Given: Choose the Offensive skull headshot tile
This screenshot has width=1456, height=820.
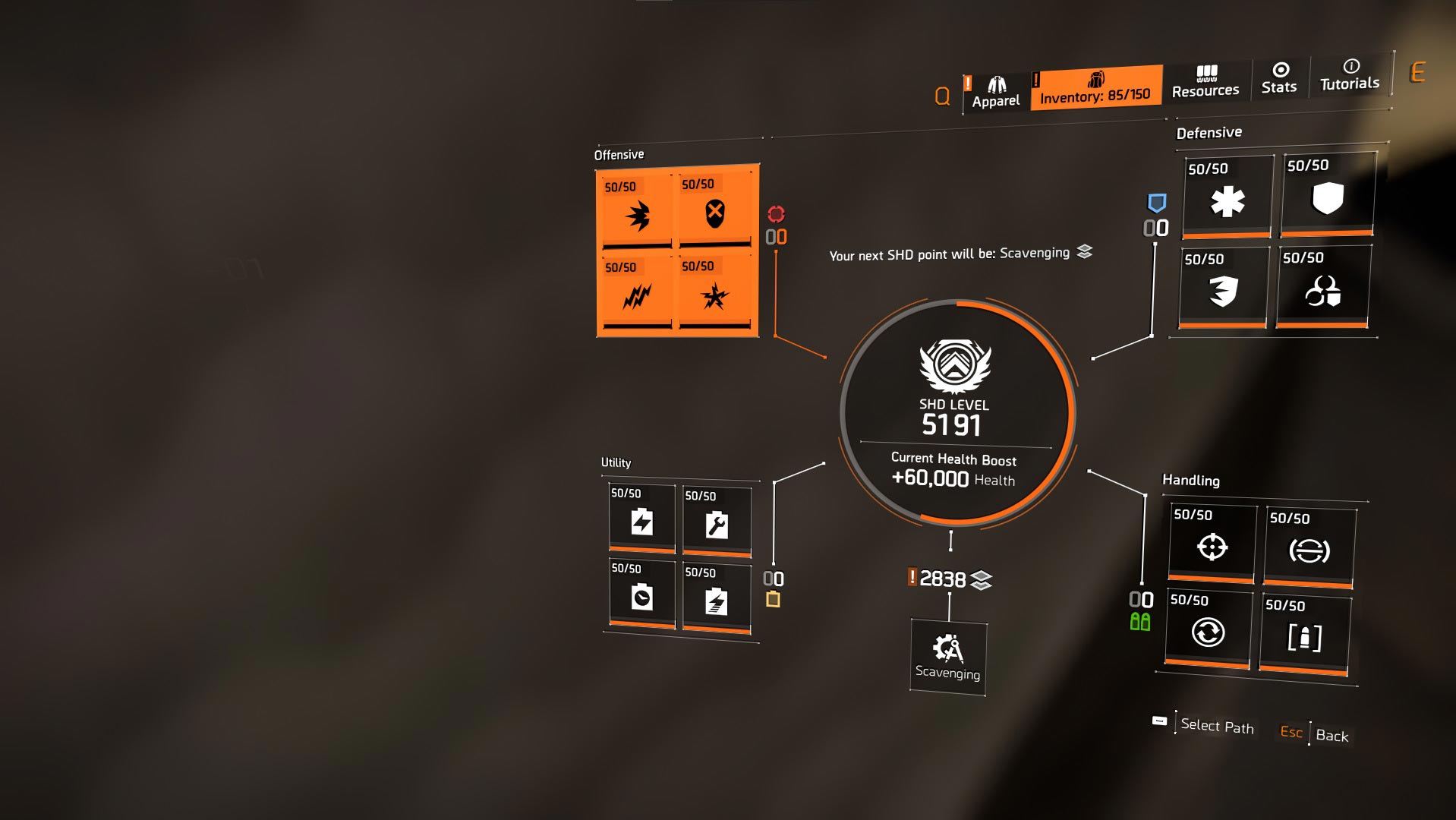Looking at the screenshot, I should pos(714,211).
